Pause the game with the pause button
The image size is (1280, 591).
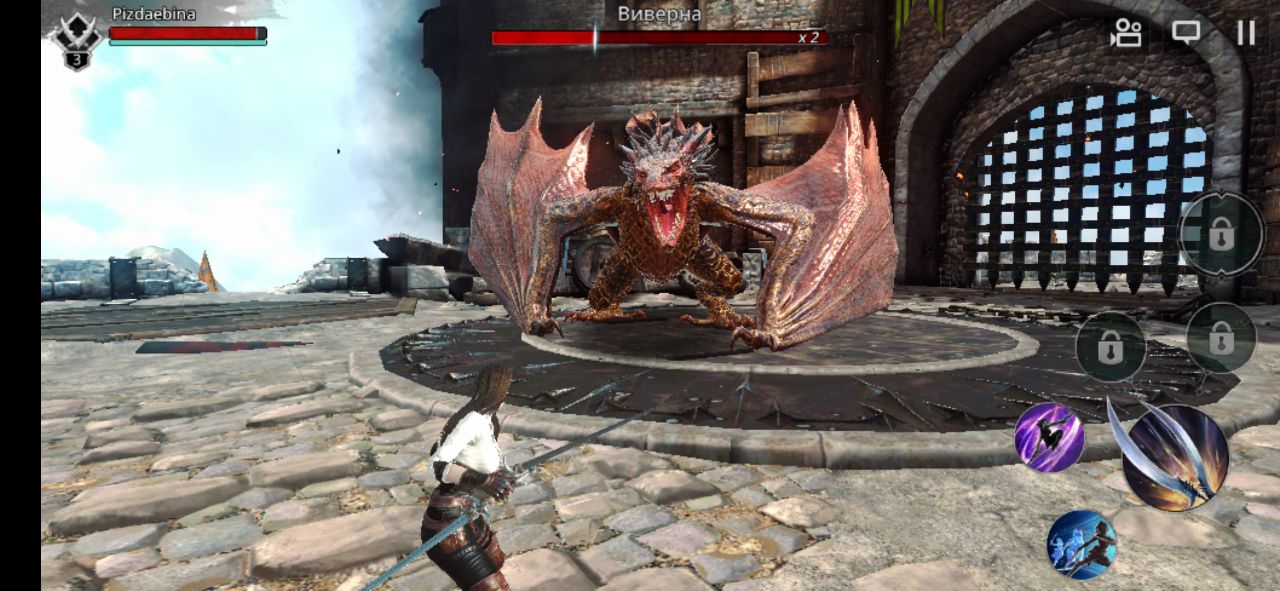click(1245, 33)
